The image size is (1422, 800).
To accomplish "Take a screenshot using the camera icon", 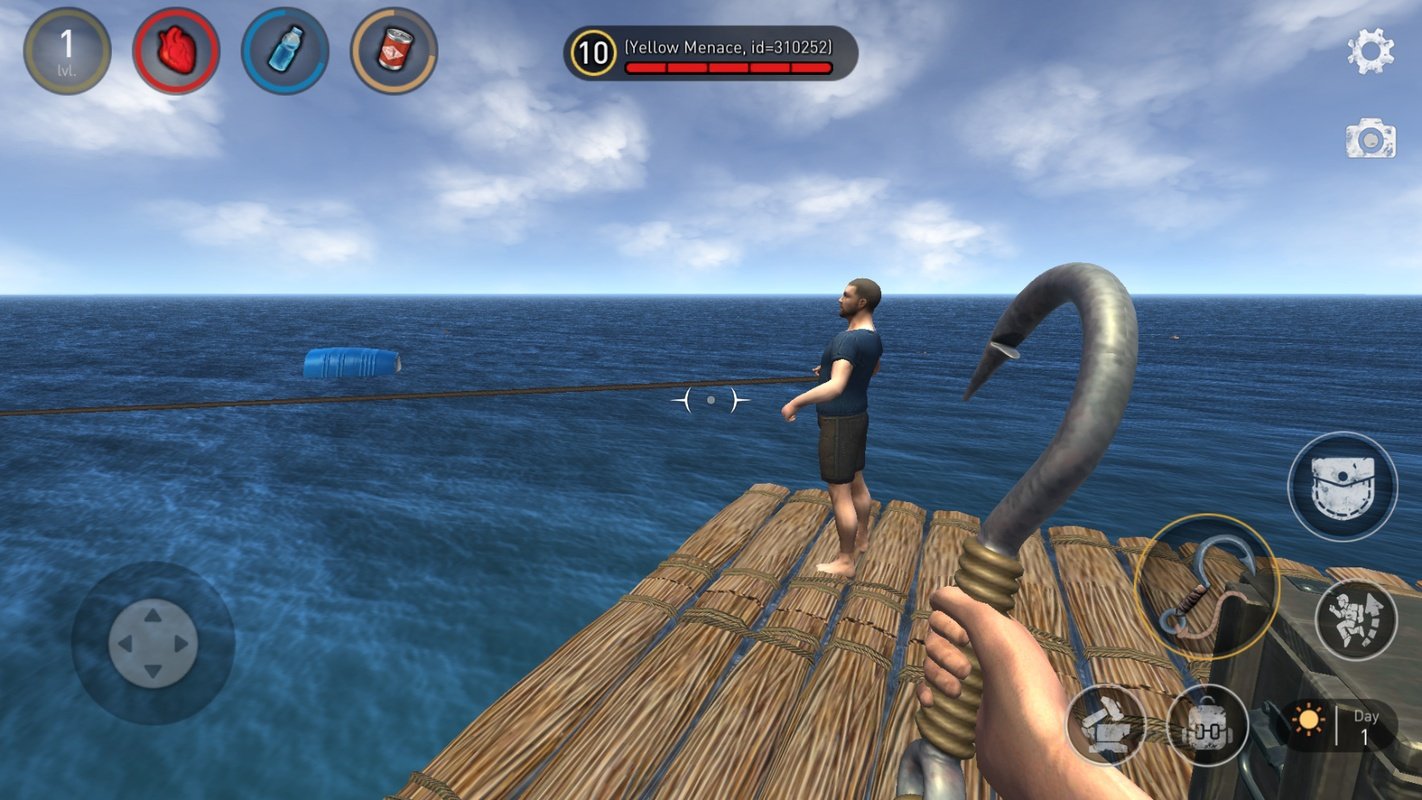I will pos(1373,140).
